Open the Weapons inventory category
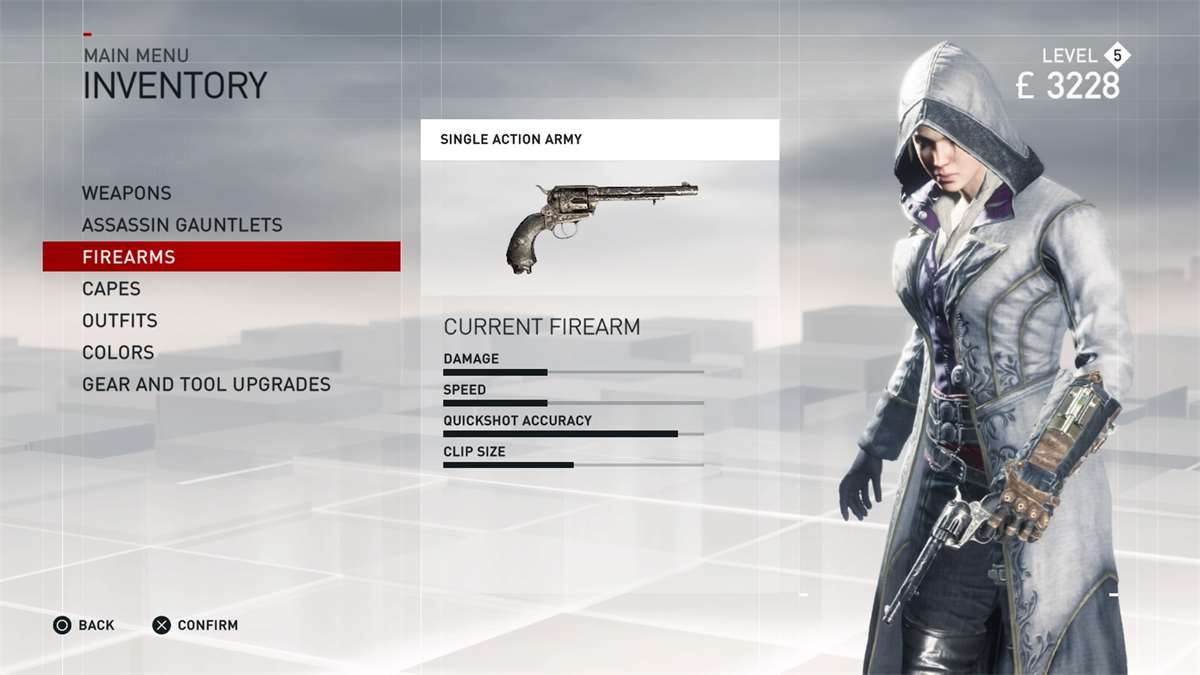This screenshot has height=675, width=1200. [127, 193]
